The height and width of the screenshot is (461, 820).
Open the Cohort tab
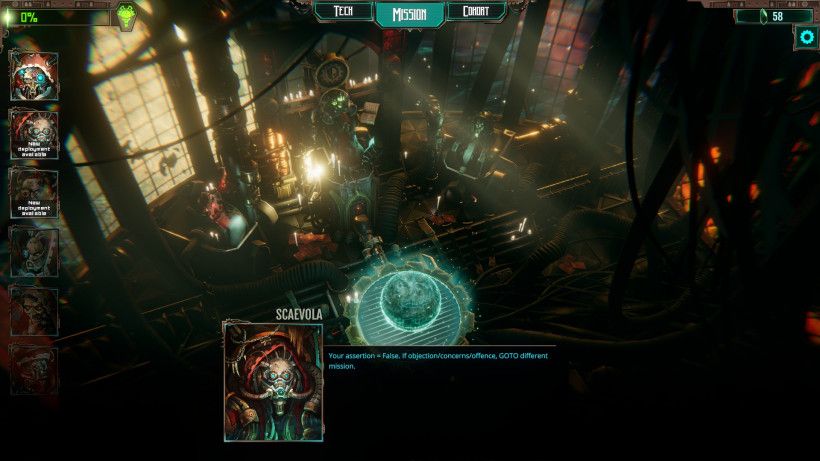pyautogui.click(x=476, y=12)
